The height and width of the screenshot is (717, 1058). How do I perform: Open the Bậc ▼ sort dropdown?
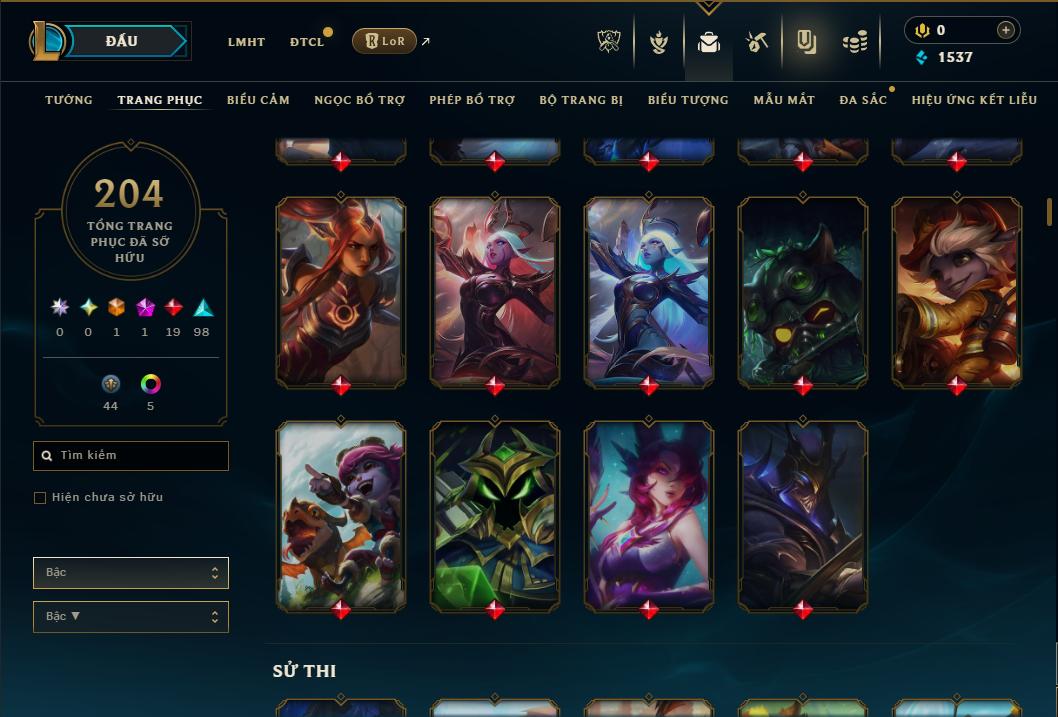point(131,617)
